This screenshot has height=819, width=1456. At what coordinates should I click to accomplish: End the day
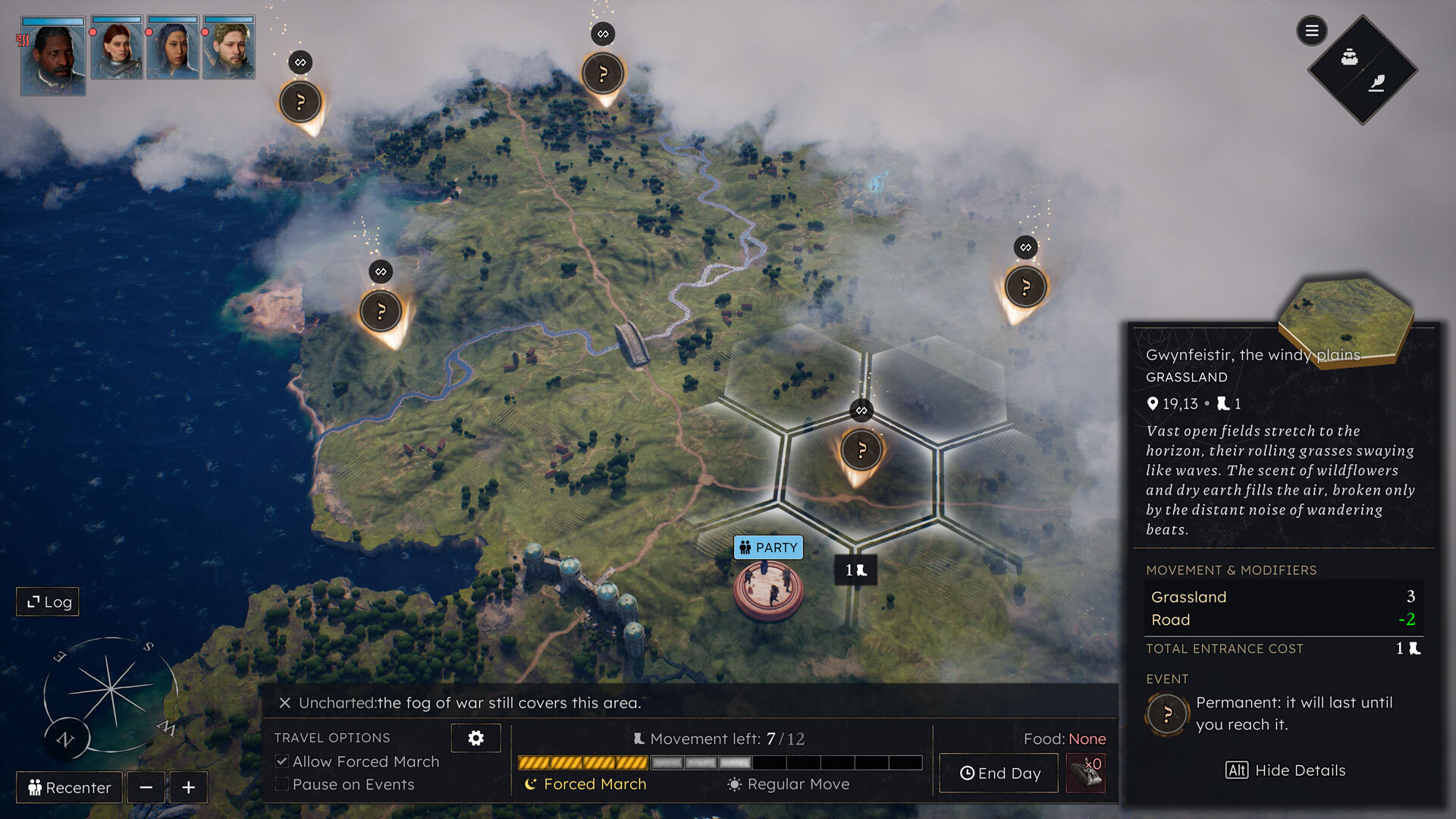tap(999, 773)
